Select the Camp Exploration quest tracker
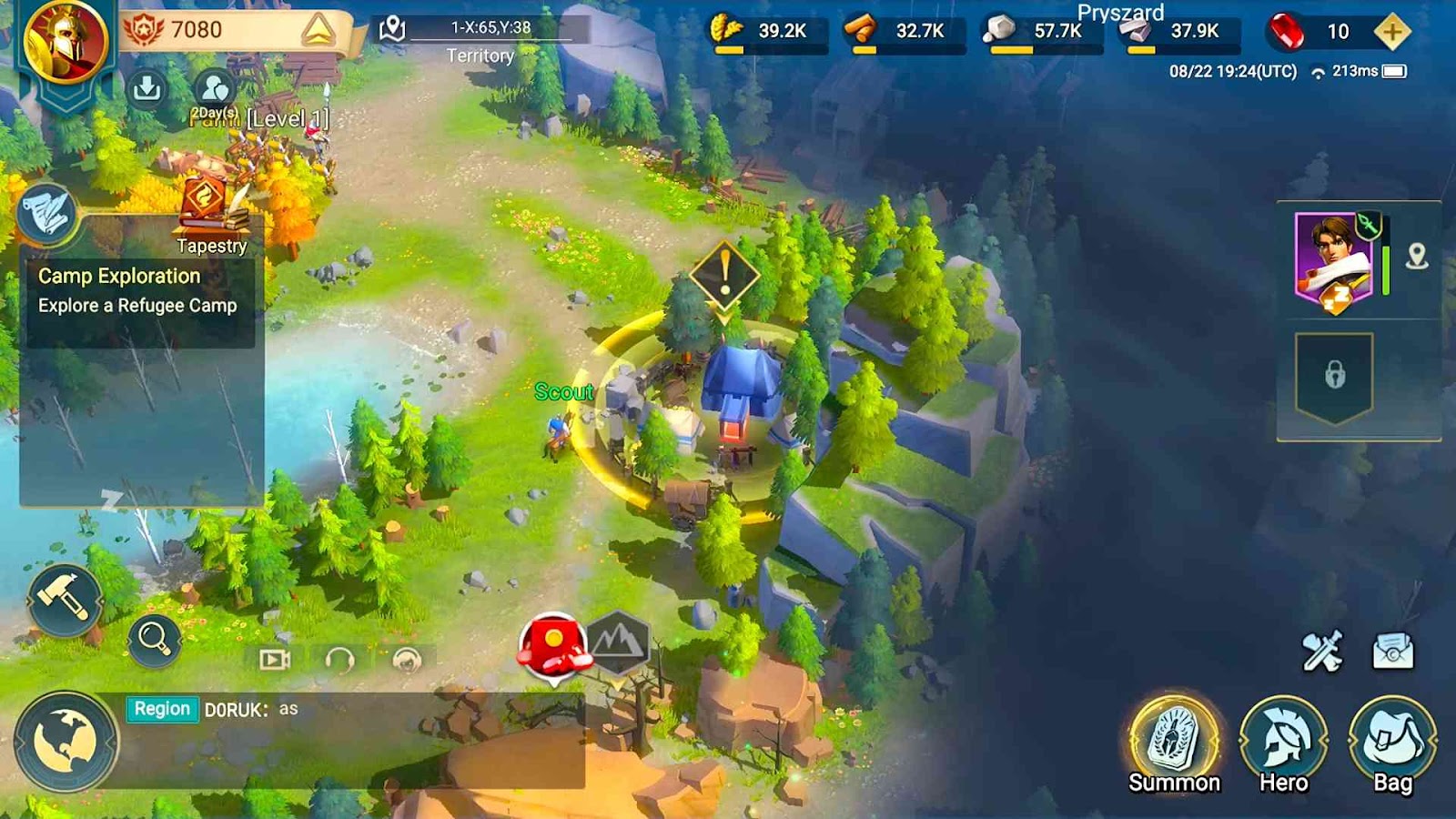The width and height of the screenshot is (1456, 819). 138,291
